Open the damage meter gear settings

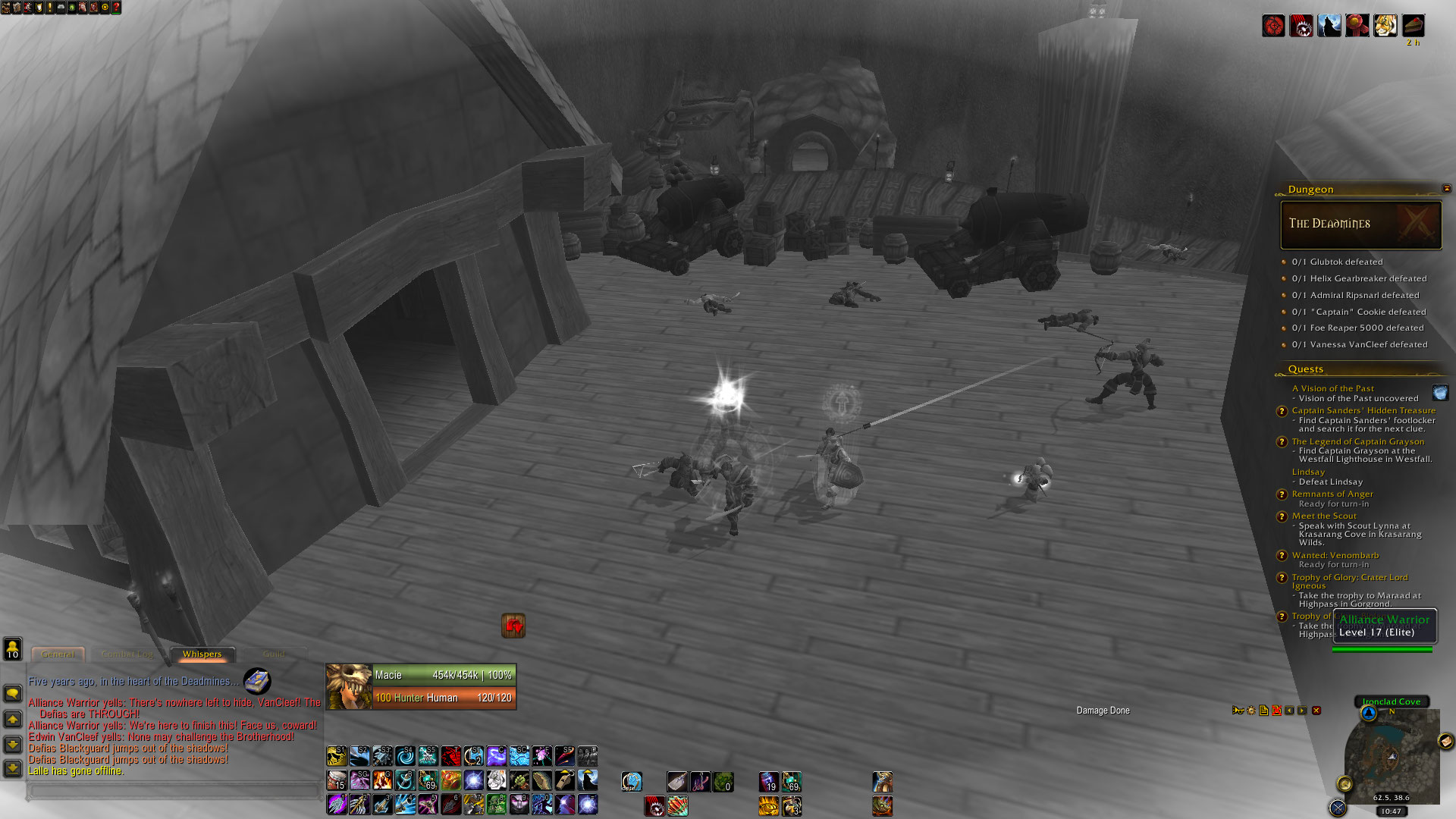pyautogui.click(x=1251, y=711)
